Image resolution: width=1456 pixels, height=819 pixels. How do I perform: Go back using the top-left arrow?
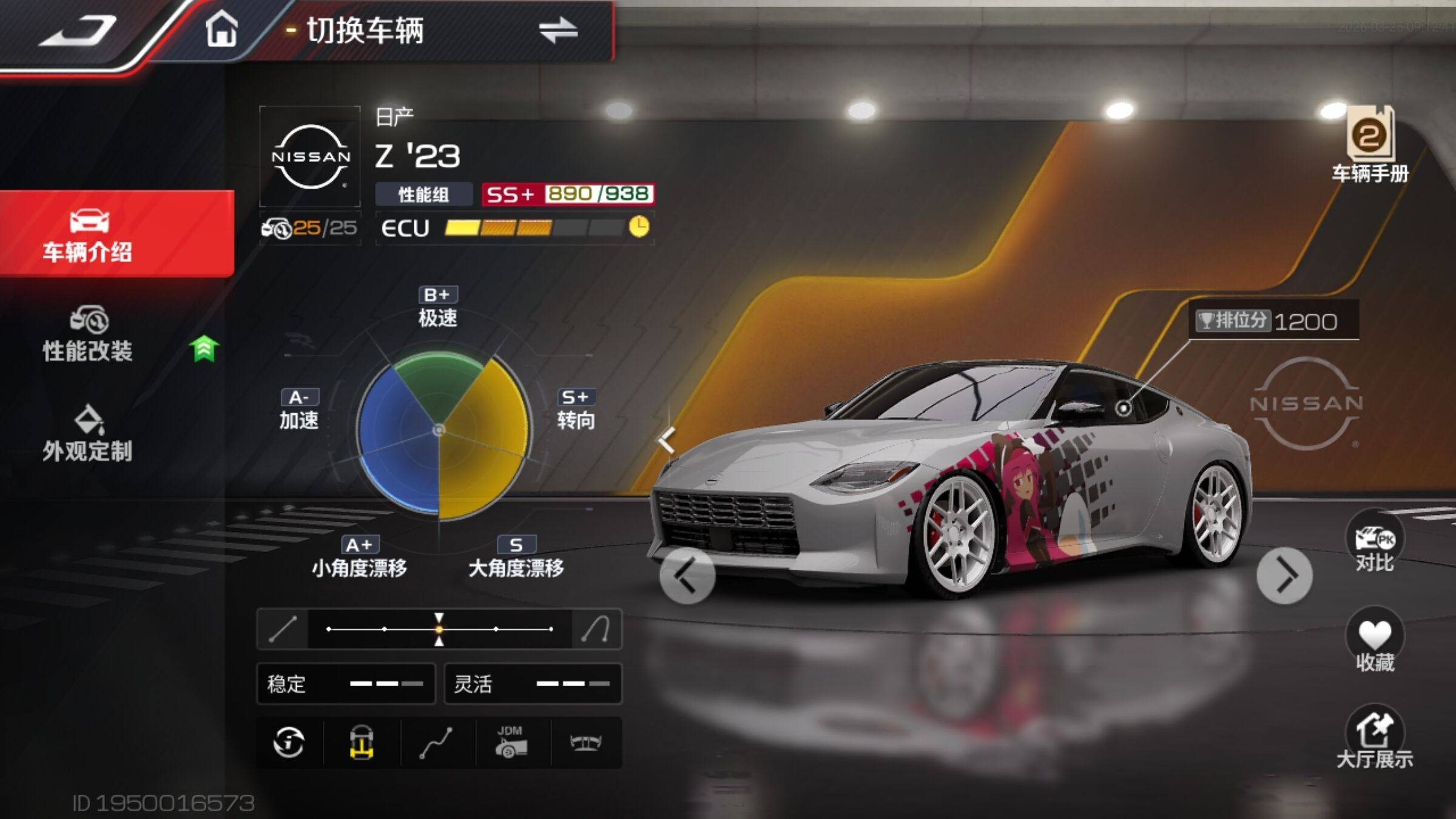click(78, 30)
